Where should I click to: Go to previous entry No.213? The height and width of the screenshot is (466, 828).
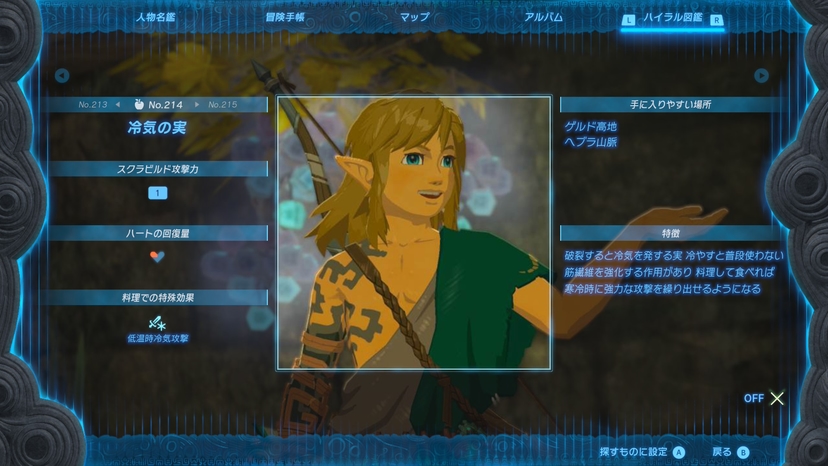[x=93, y=105]
